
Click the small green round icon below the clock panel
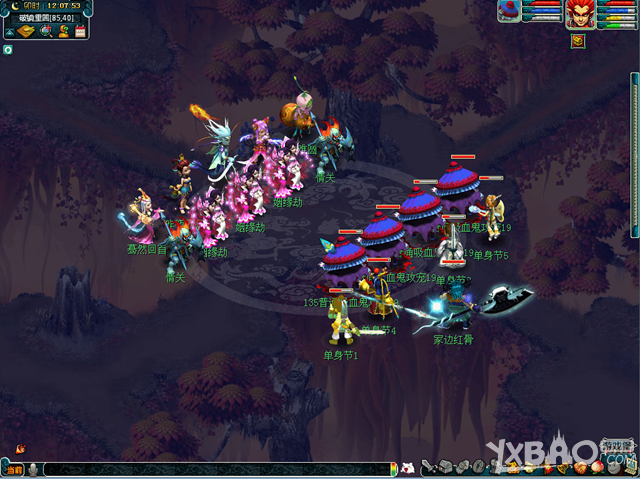(x=7, y=49)
